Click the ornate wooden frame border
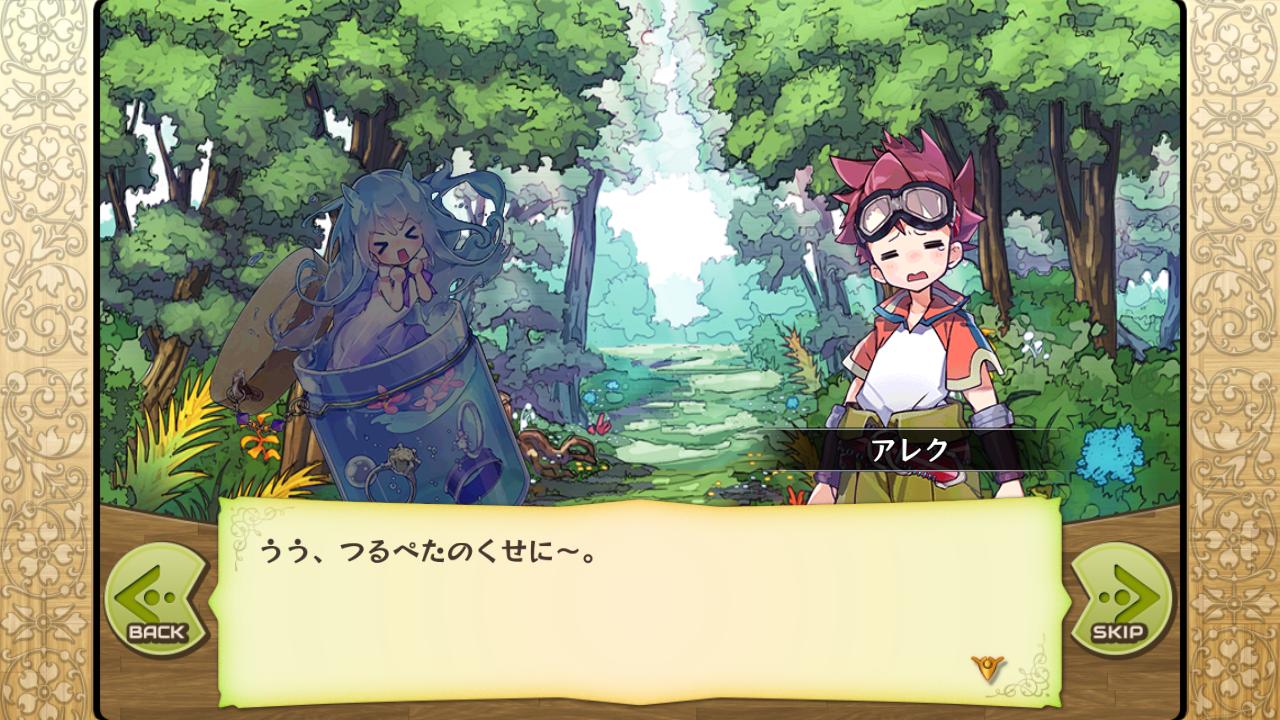The width and height of the screenshot is (1280, 720). click(42, 360)
